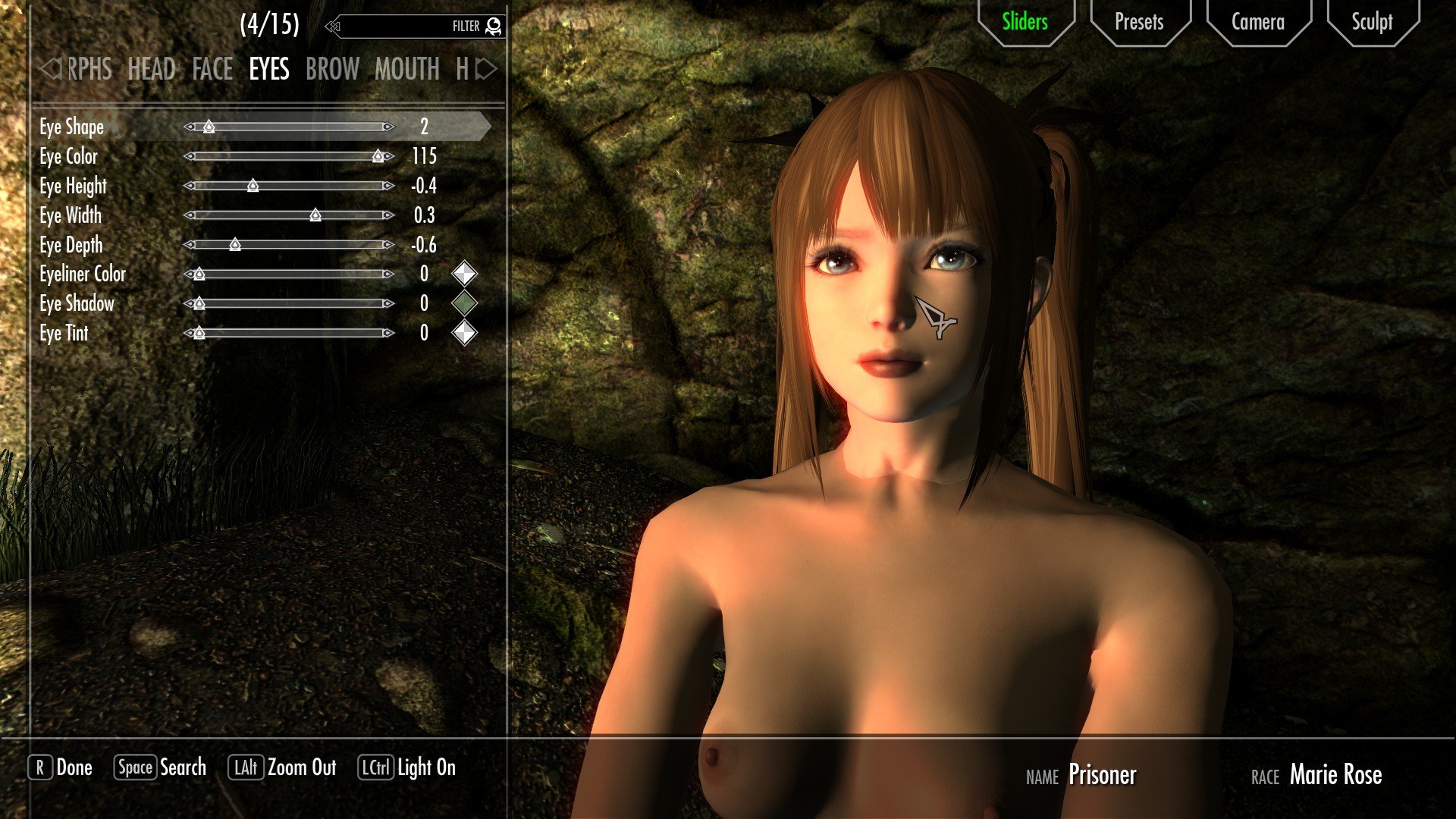Choose the BROW category
The height and width of the screenshot is (819, 1456).
click(x=332, y=70)
